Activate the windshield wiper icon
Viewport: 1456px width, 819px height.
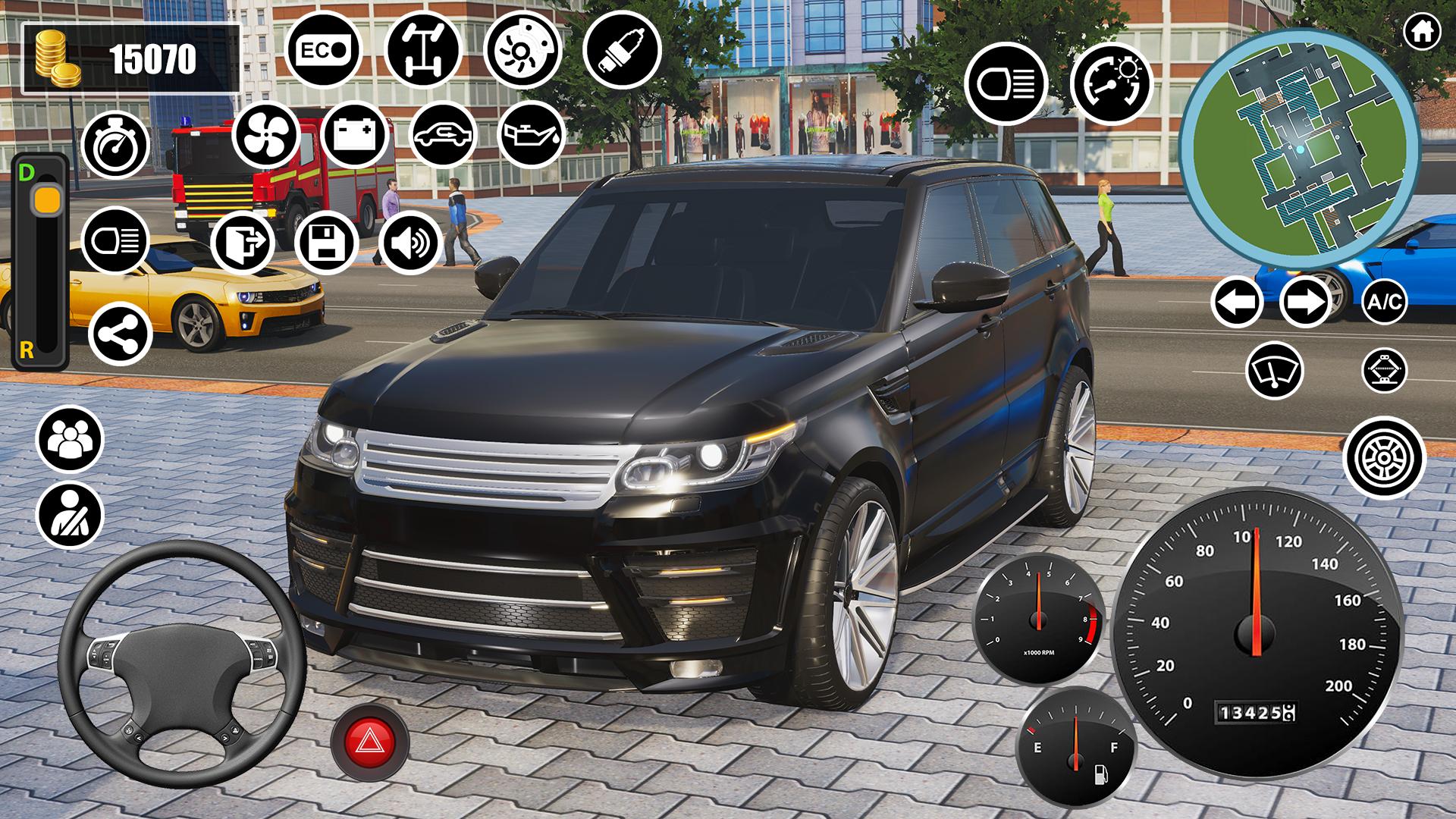(x=1273, y=370)
